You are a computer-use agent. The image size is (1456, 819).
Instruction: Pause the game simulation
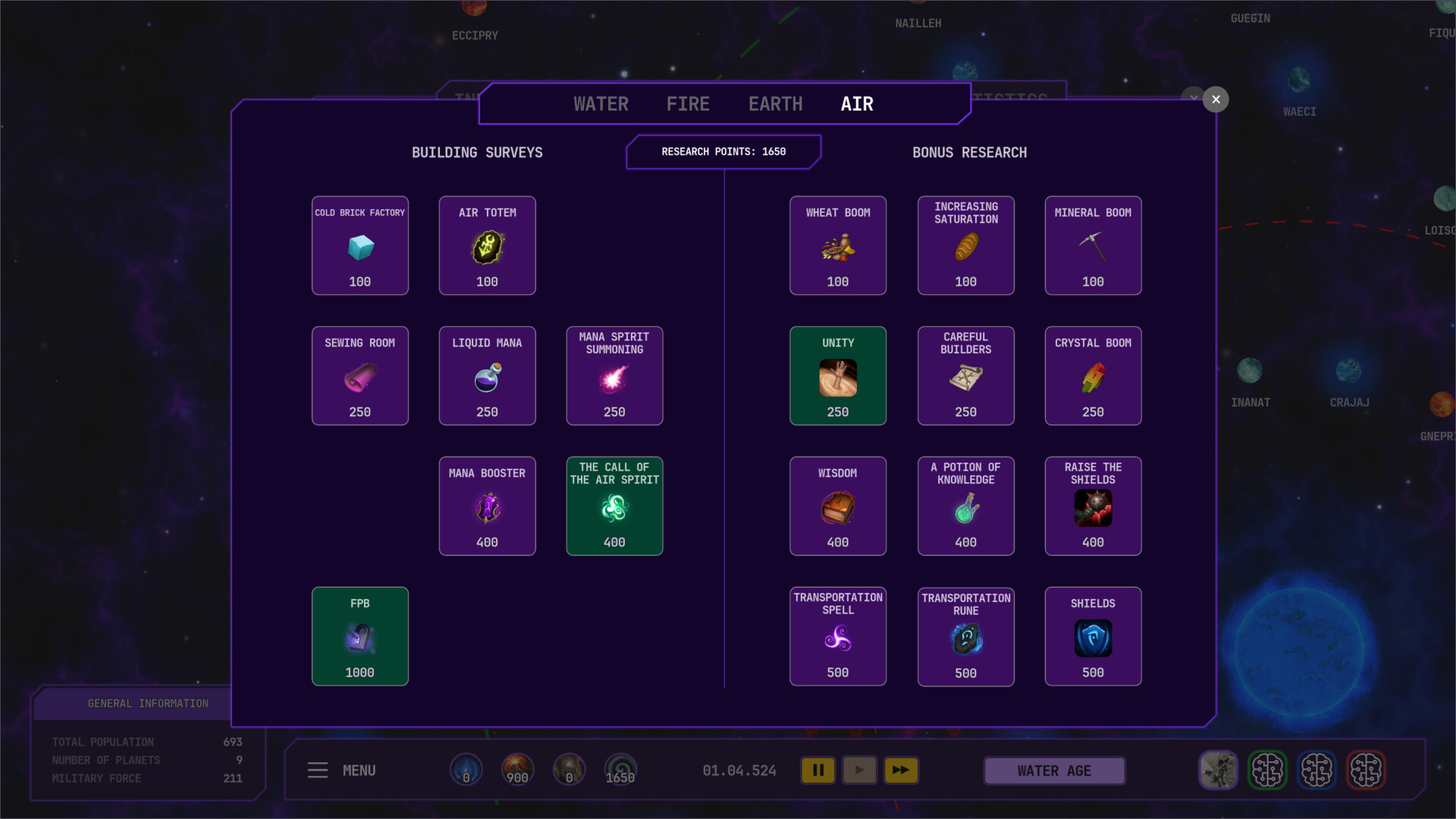pos(818,770)
